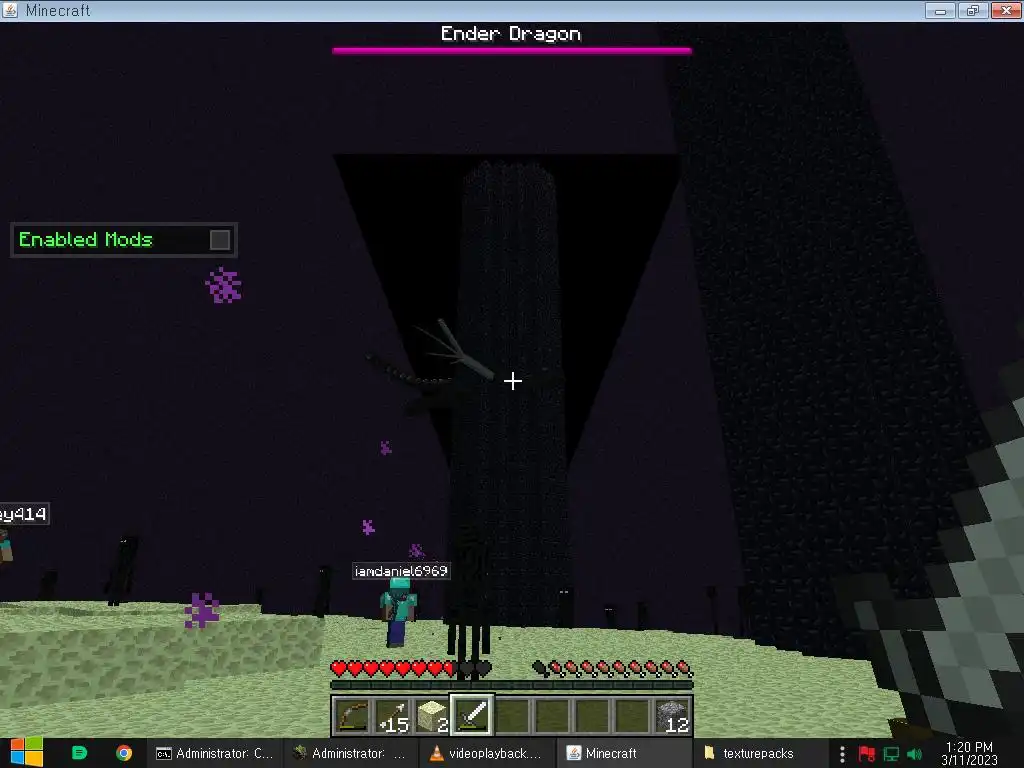This screenshot has width=1024, height=768.
Task: Minimize the Minecraft window
Action: click(939, 10)
